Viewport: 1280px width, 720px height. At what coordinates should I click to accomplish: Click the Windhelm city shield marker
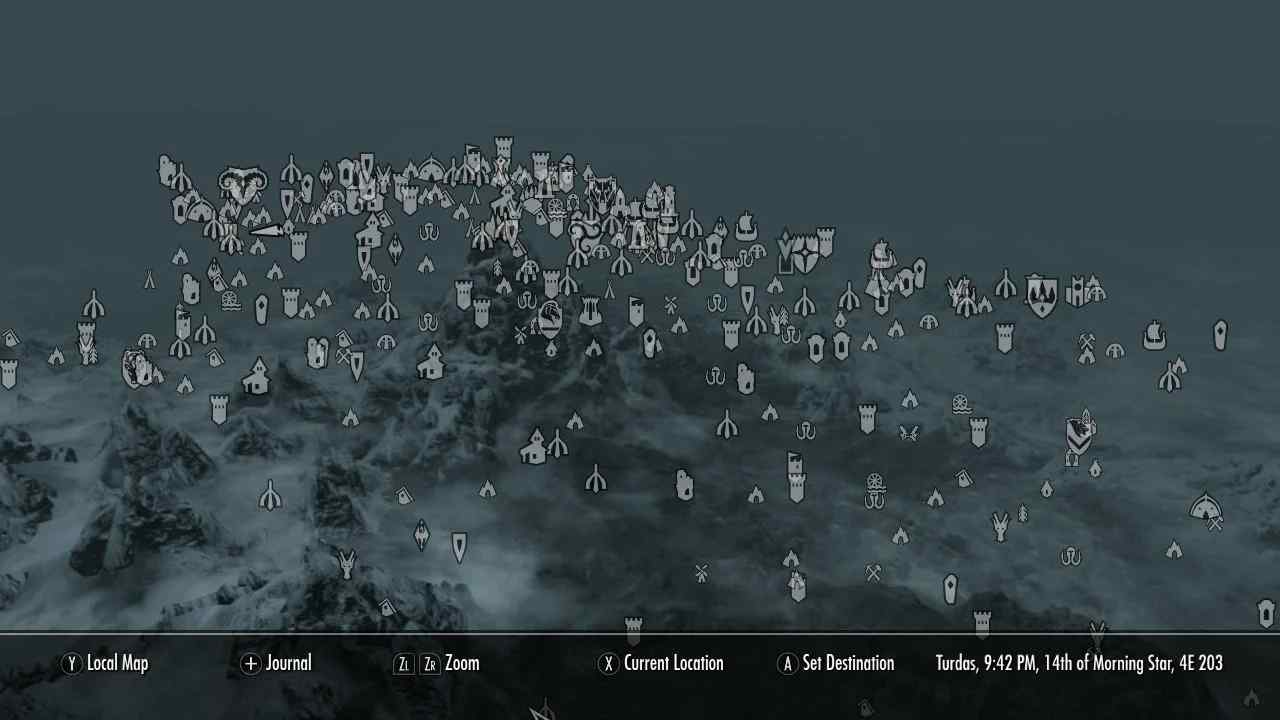click(x=1039, y=293)
